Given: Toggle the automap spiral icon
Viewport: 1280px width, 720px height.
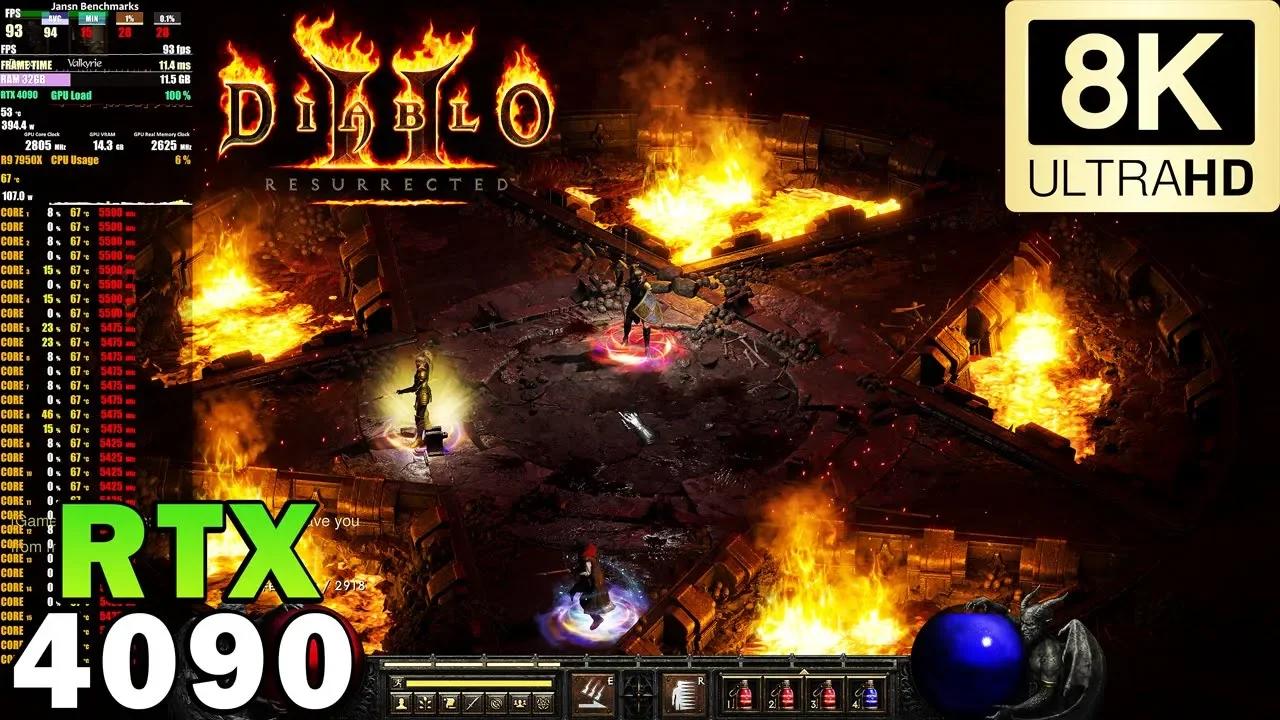Looking at the screenshot, I should (496, 700).
